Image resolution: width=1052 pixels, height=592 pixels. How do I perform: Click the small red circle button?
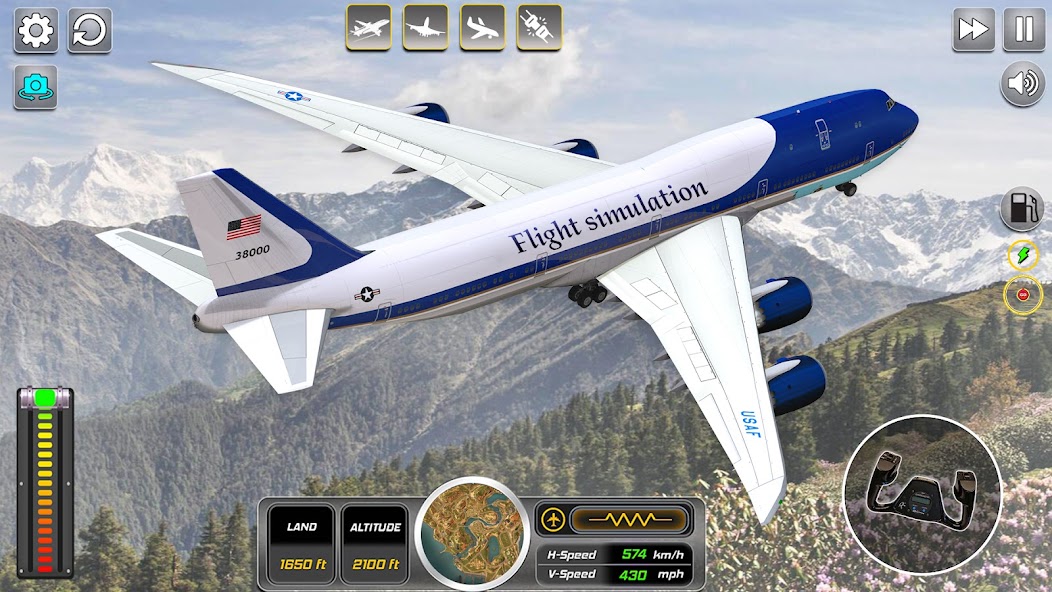pyautogui.click(x=1023, y=295)
